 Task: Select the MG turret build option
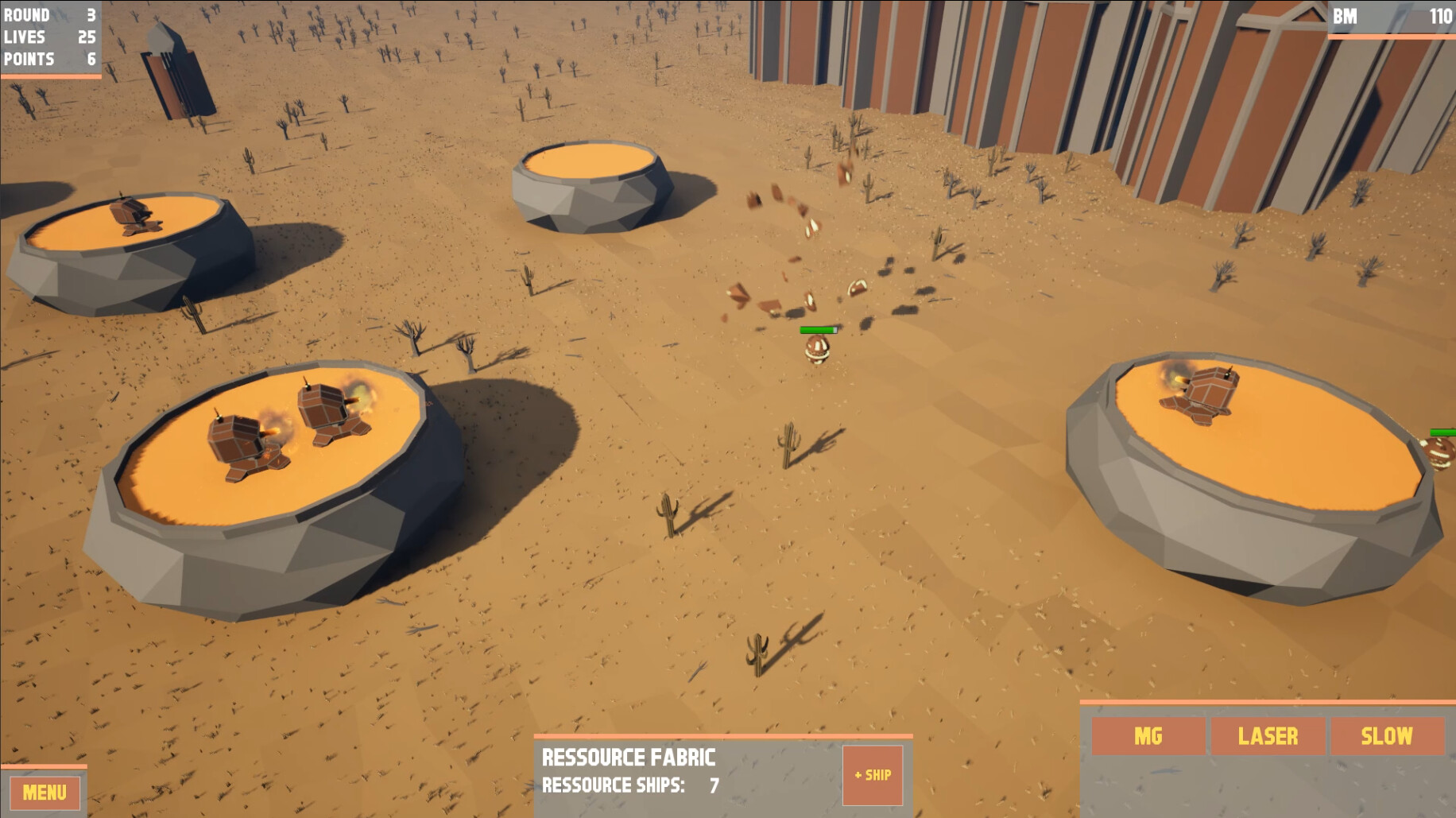[x=1147, y=737]
